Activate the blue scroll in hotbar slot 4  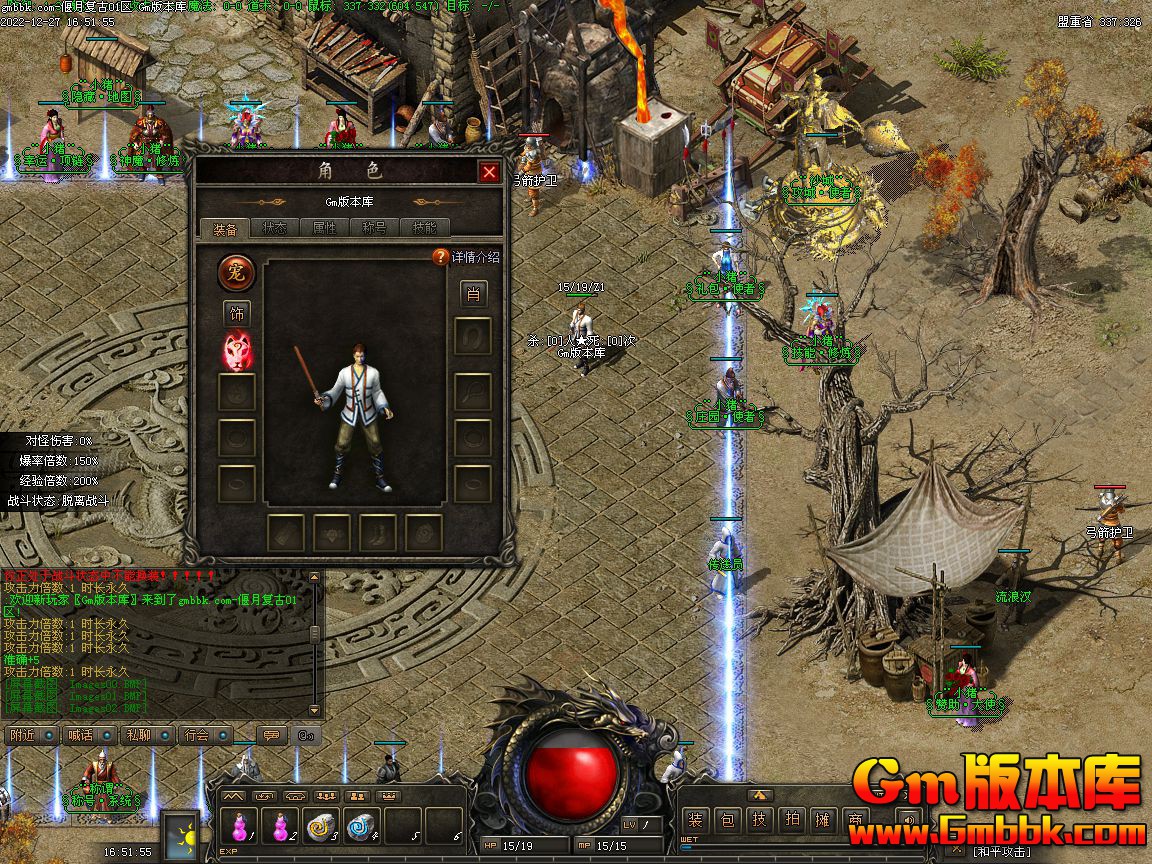(x=359, y=826)
